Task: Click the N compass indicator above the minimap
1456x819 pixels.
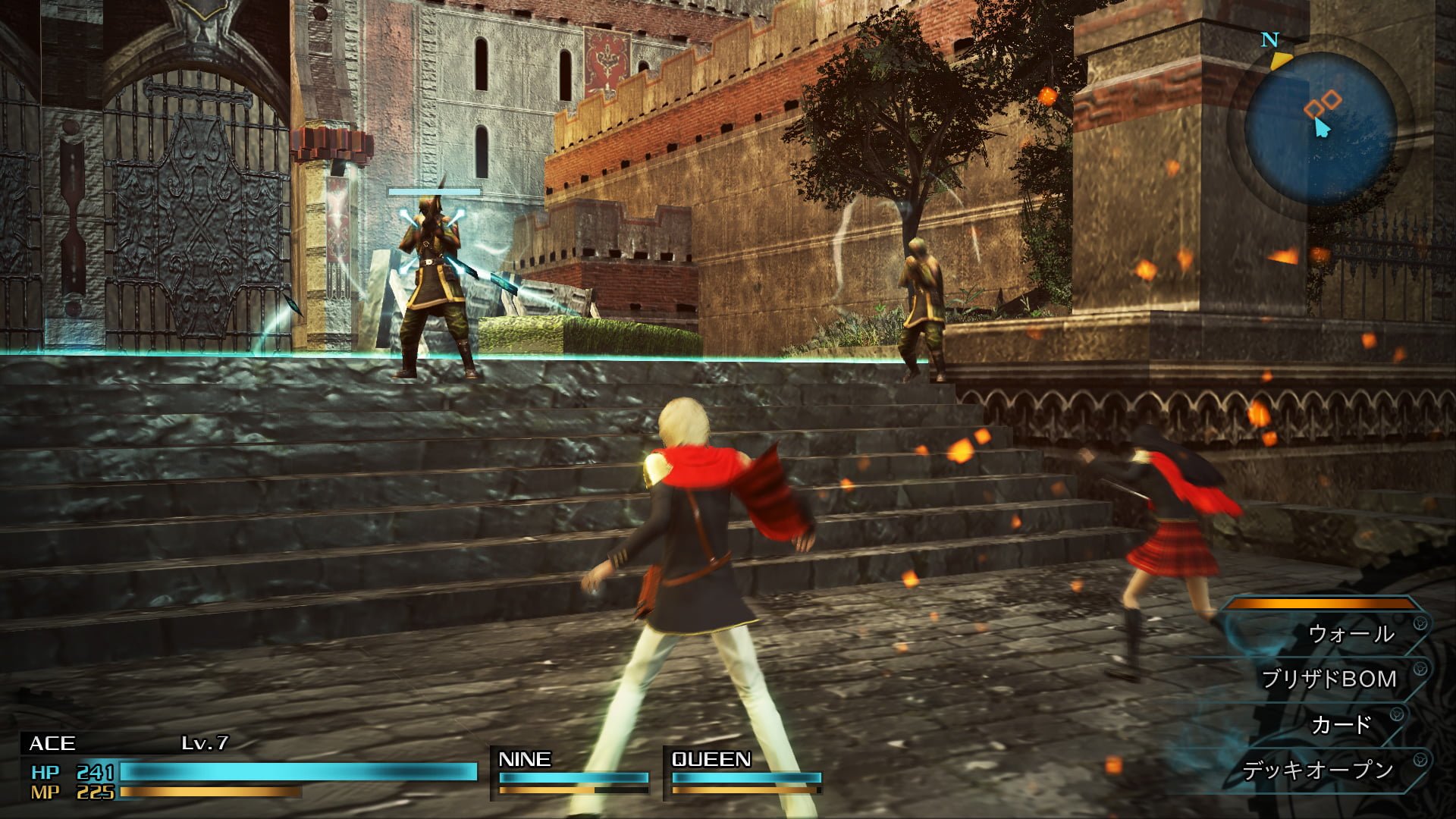Action: click(x=1269, y=39)
